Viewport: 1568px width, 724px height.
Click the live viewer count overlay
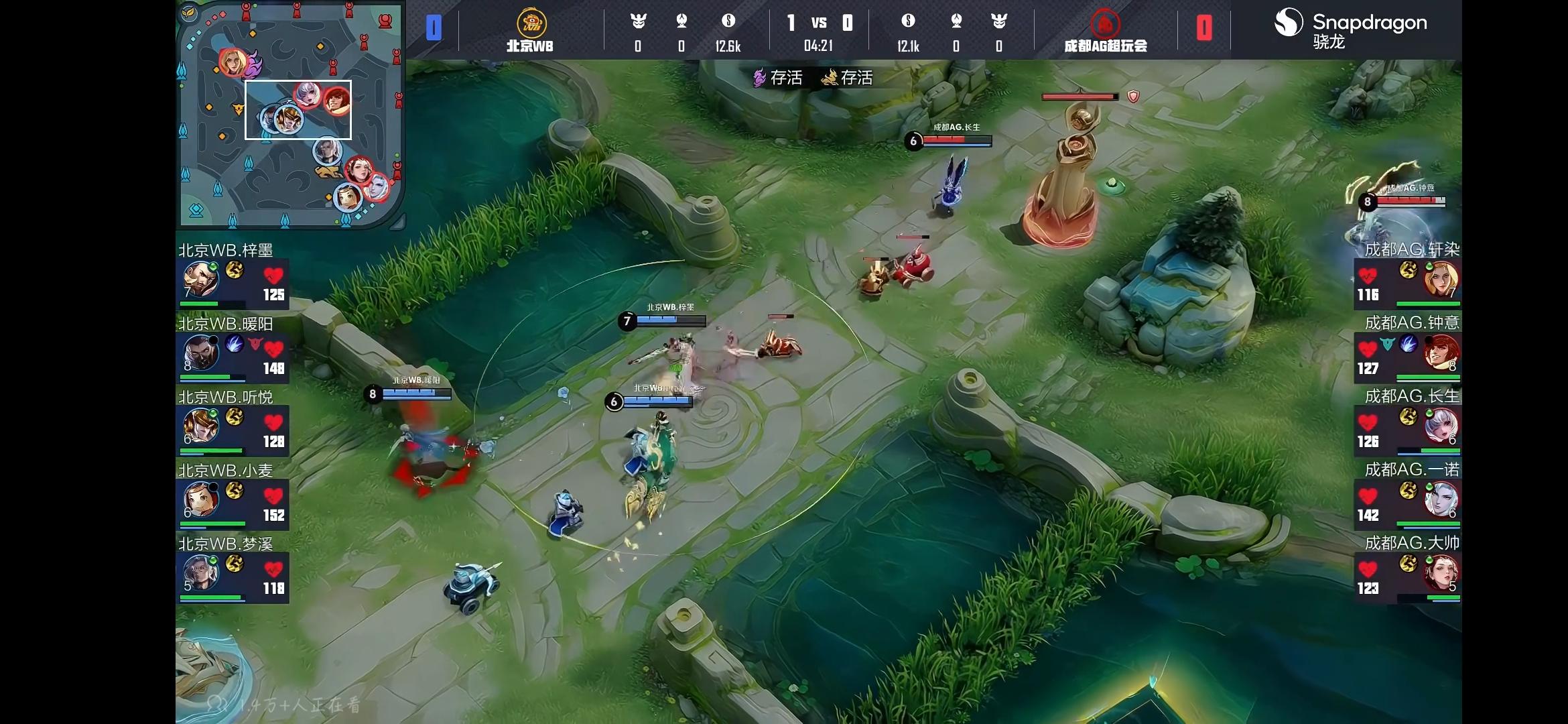tap(287, 705)
